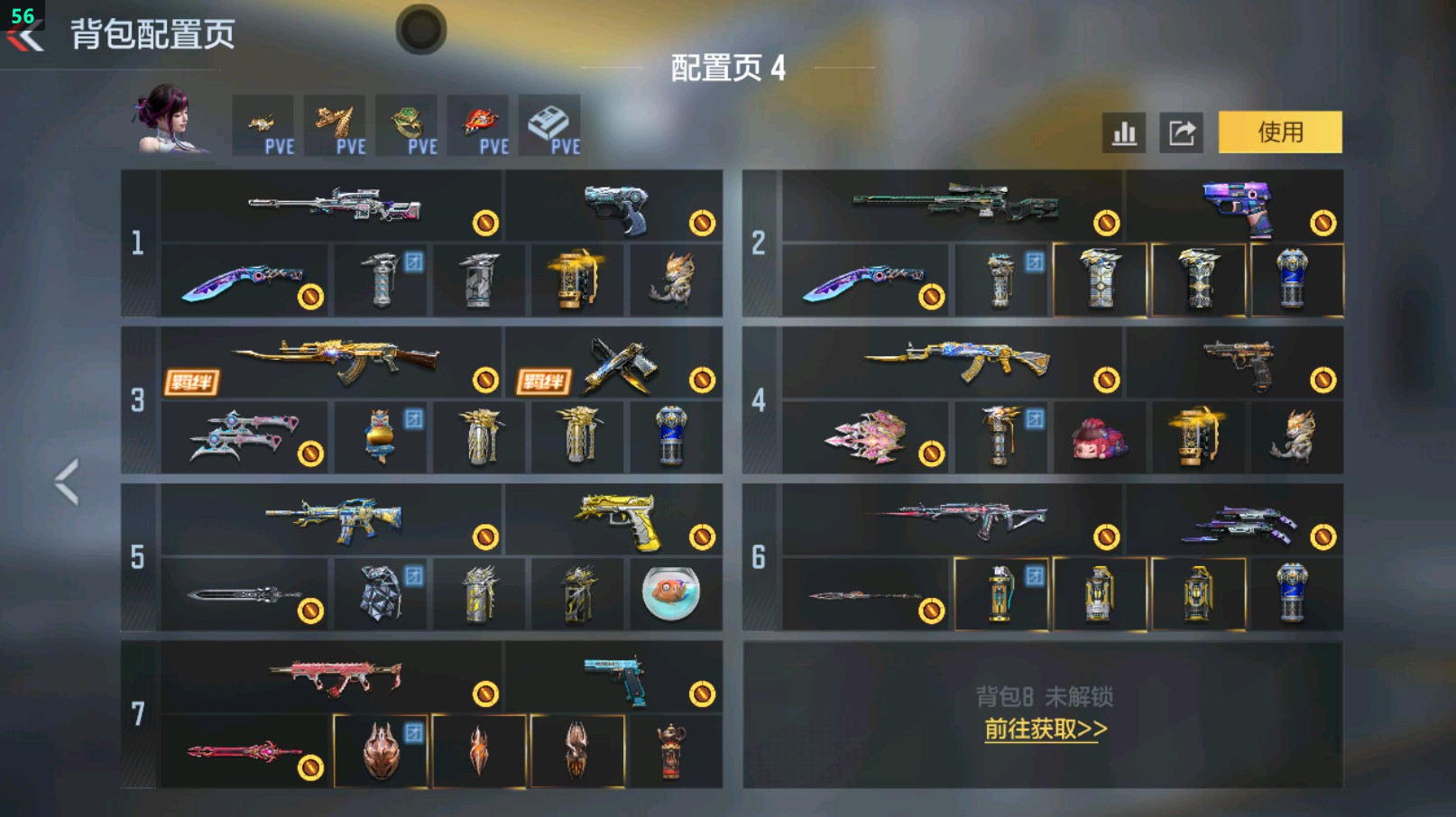Click the back arrow beside 背包配置页 title

pyautogui.click(x=23, y=34)
